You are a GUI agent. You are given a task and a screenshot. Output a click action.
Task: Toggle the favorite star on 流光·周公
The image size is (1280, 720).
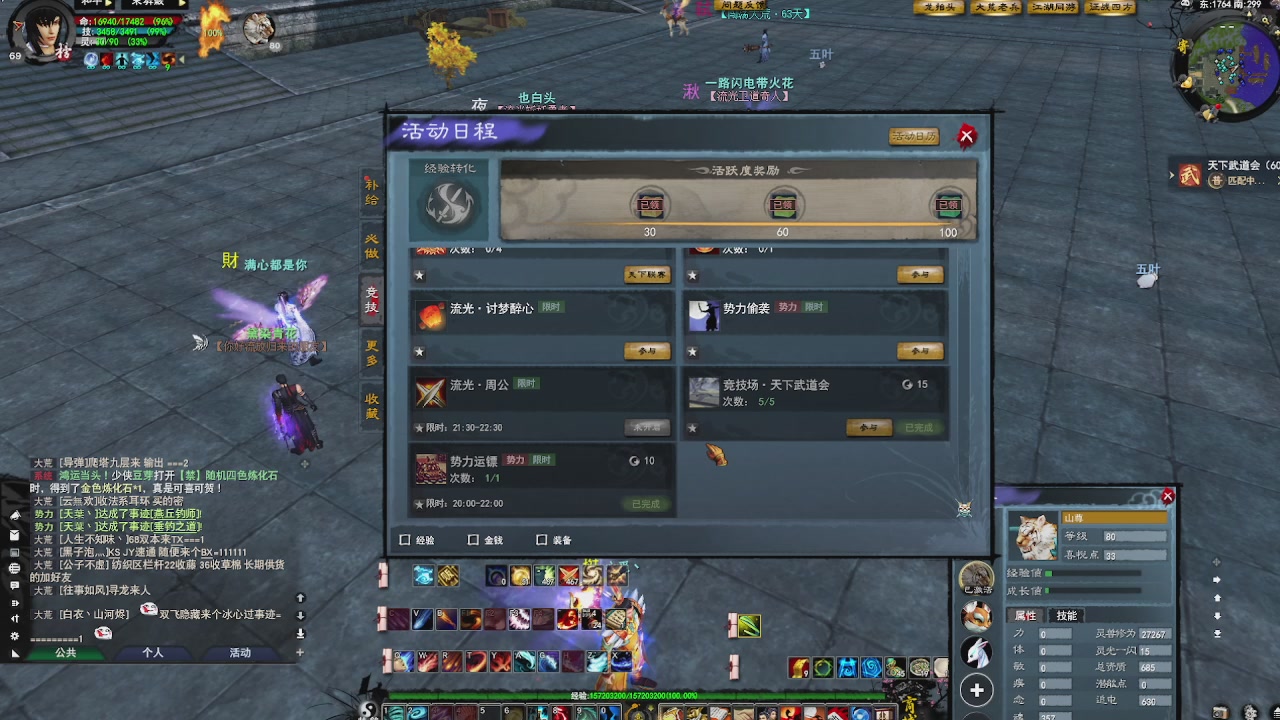click(x=419, y=425)
